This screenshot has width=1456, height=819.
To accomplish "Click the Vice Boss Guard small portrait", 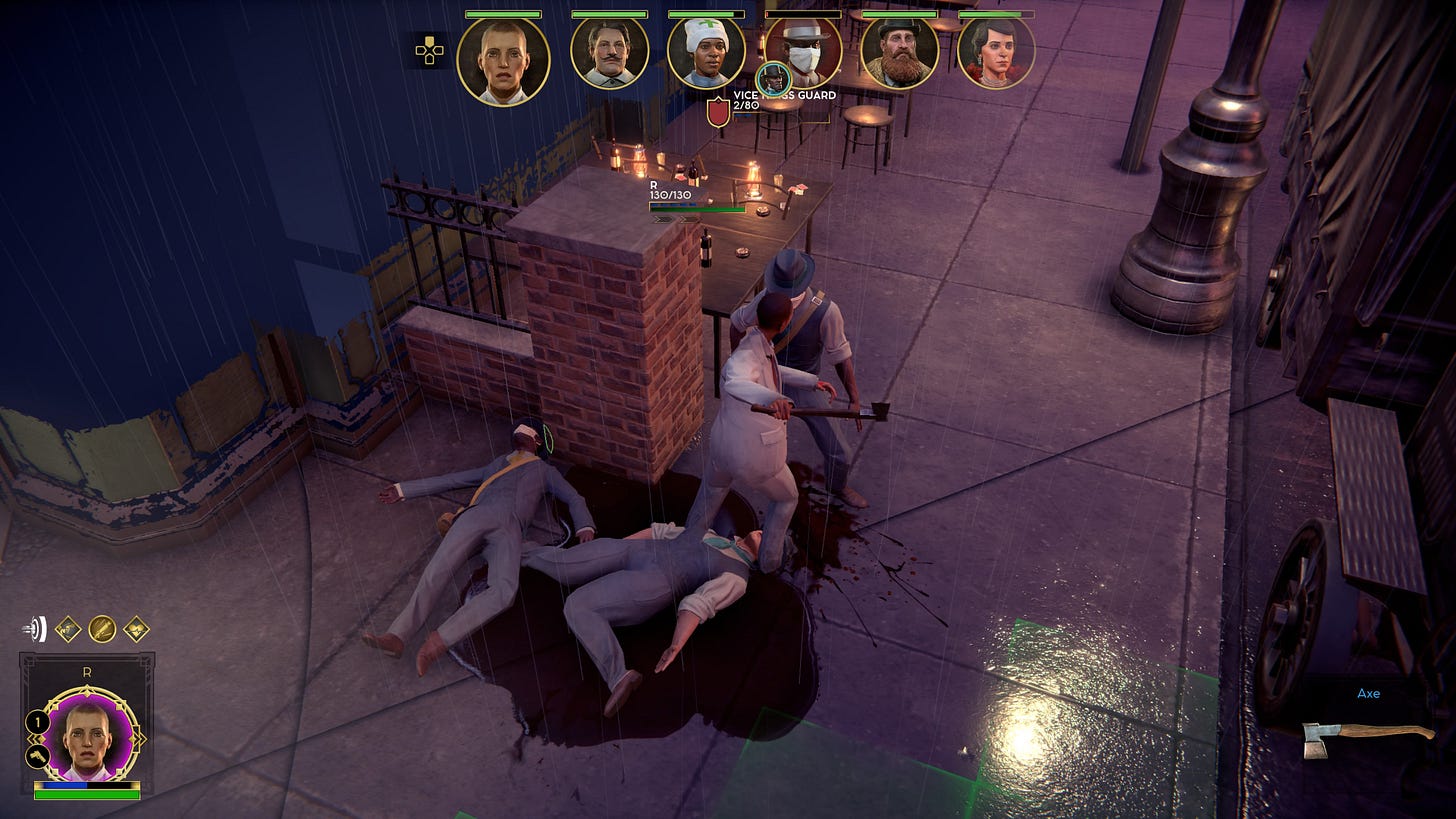I will pos(773,79).
